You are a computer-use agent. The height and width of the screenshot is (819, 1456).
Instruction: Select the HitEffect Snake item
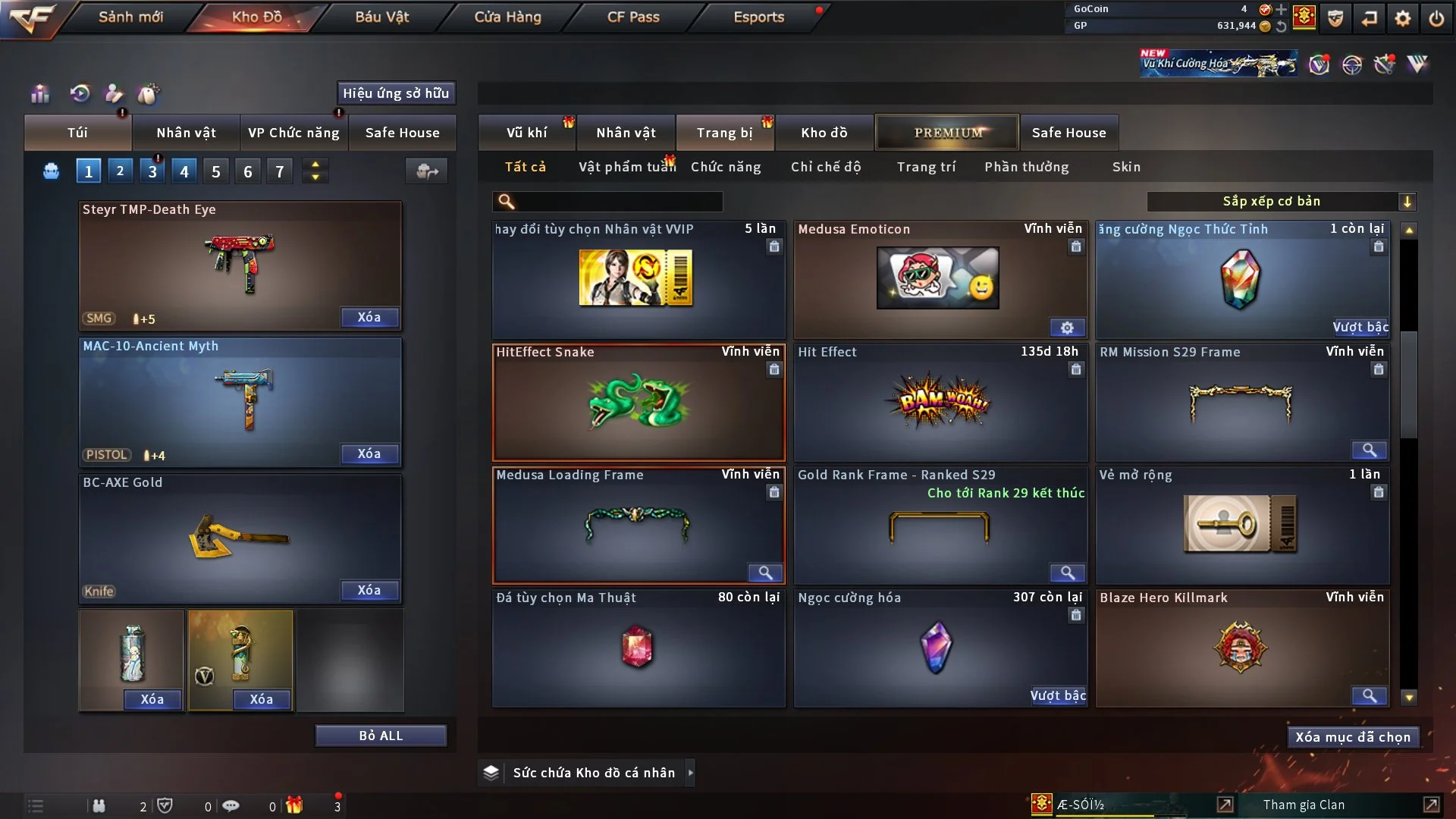tap(639, 403)
